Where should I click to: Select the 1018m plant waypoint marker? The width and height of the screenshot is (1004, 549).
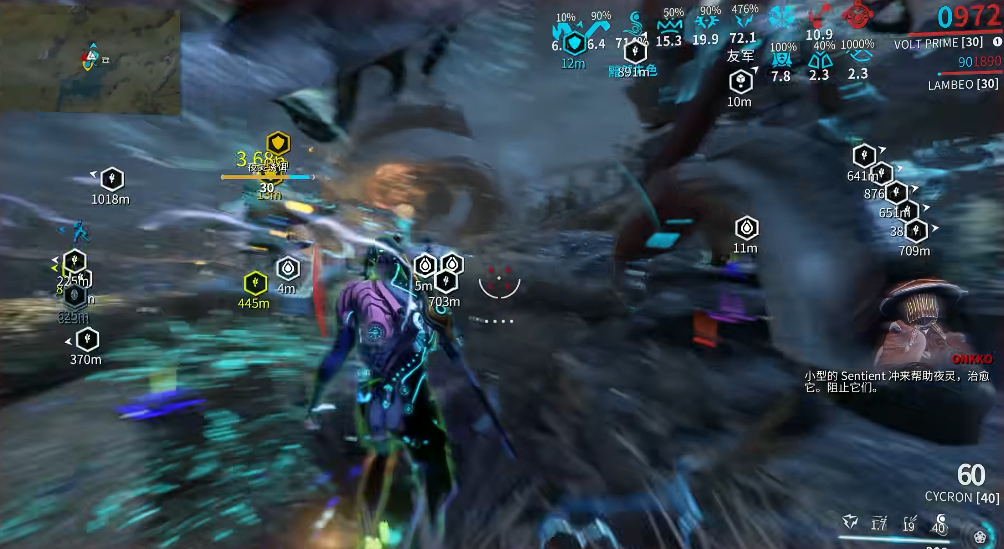pyautogui.click(x=112, y=178)
